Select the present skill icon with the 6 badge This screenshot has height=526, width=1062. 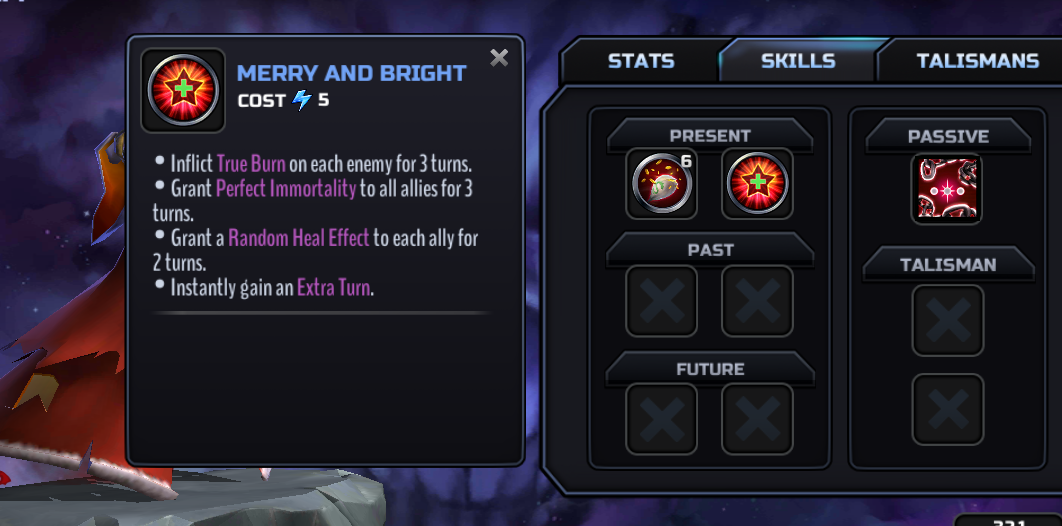(661, 184)
